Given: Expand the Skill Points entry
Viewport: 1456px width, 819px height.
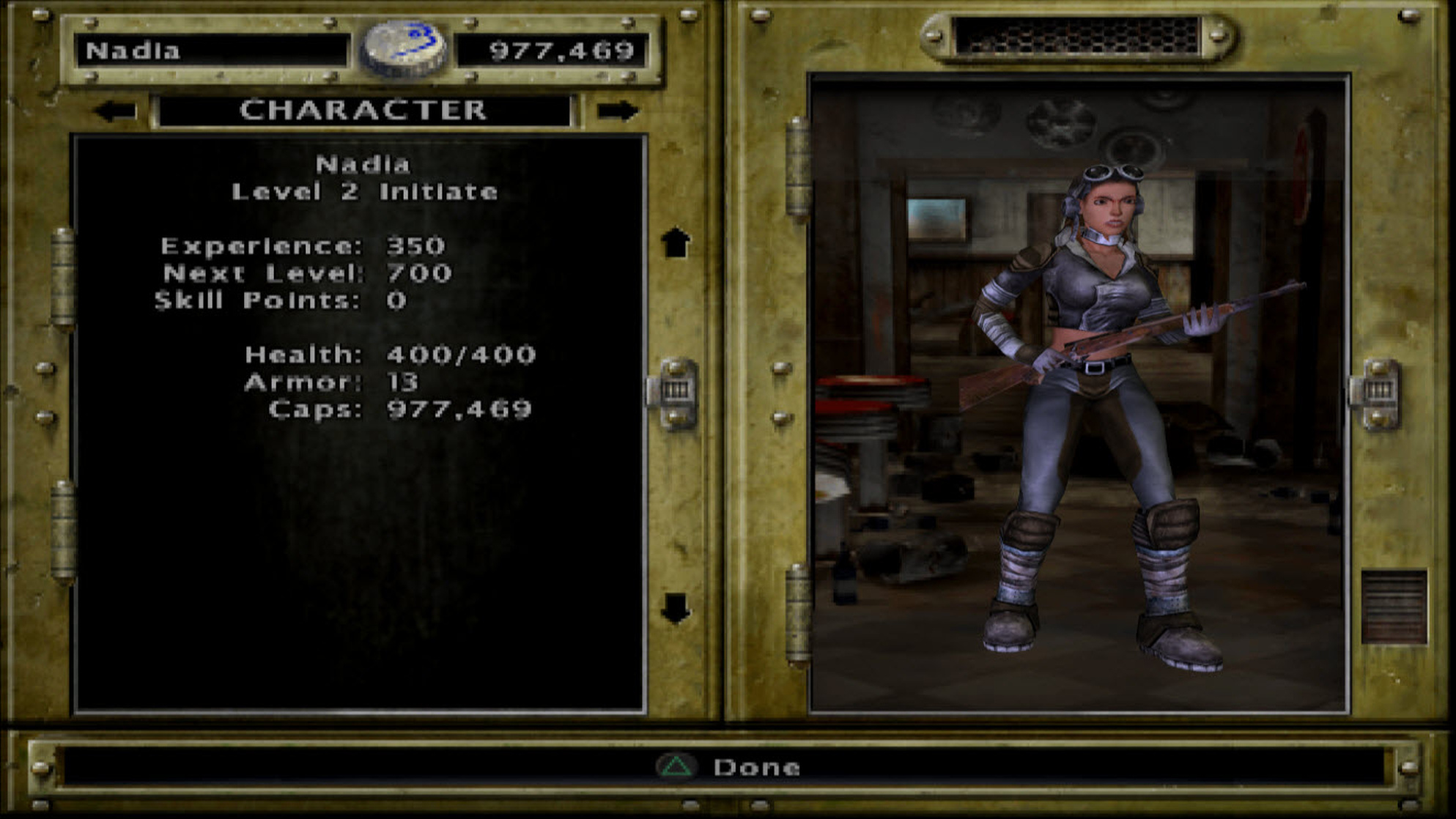Looking at the screenshot, I should pyautogui.click(x=278, y=300).
